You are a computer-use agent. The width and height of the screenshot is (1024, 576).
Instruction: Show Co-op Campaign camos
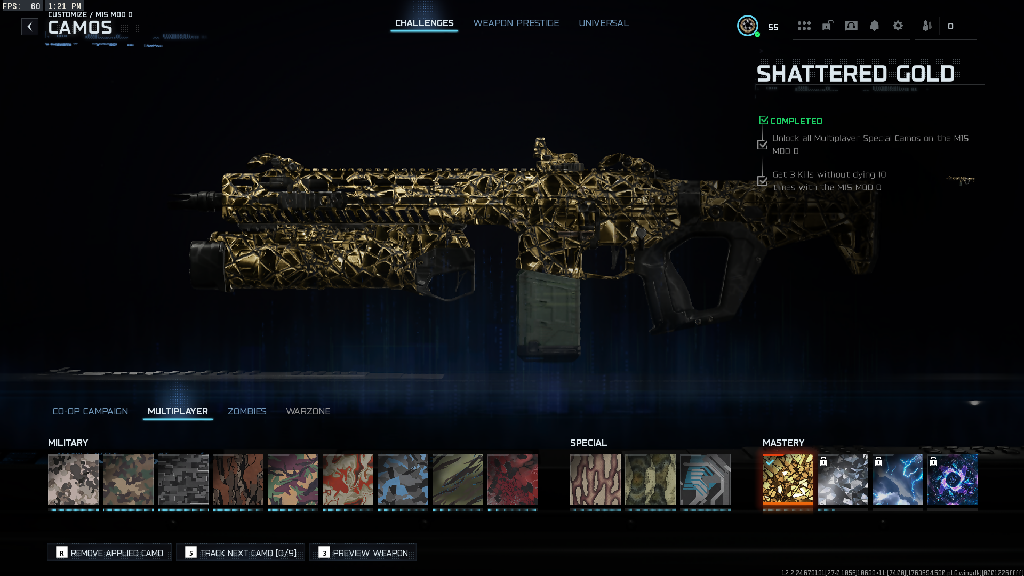click(x=90, y=411)
